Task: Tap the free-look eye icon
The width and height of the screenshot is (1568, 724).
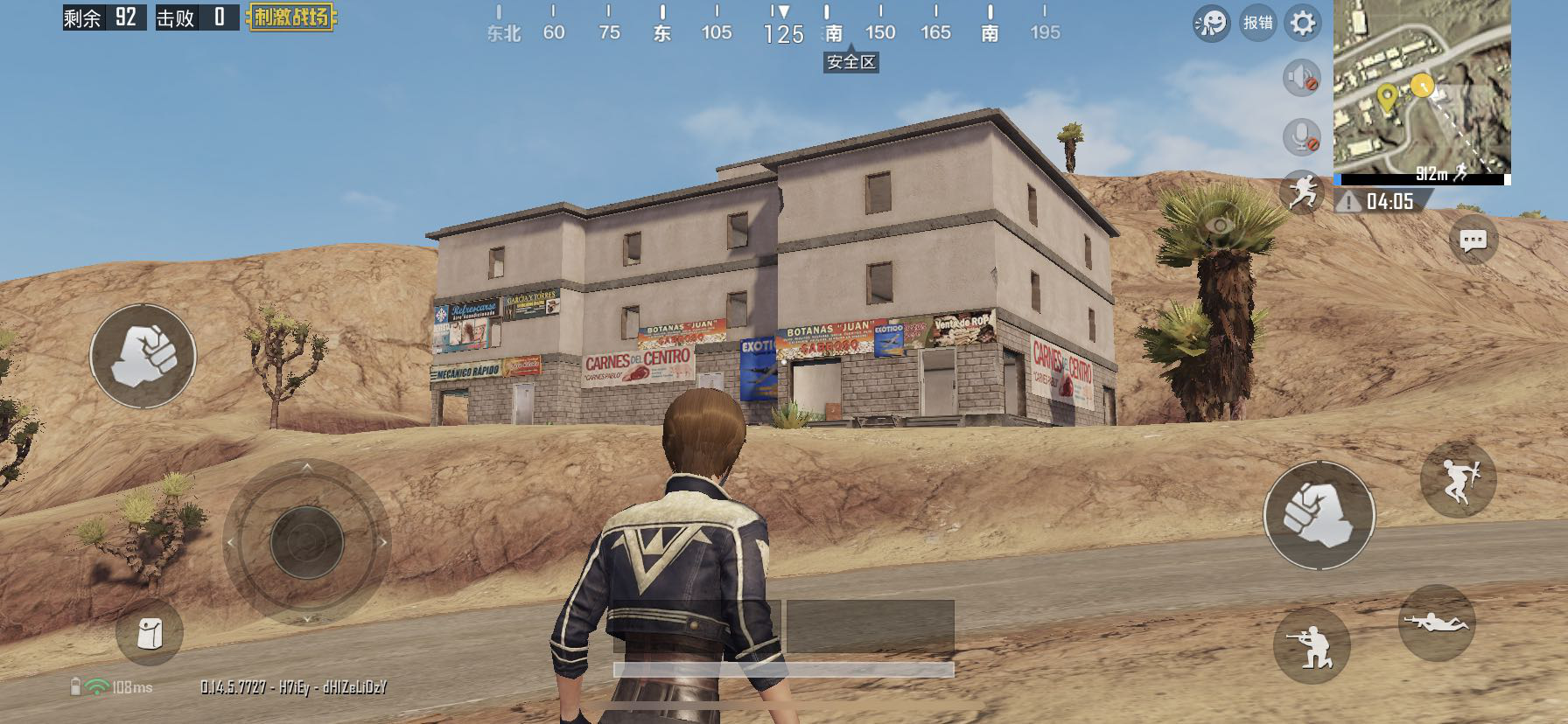Action: coord(1219,226)
